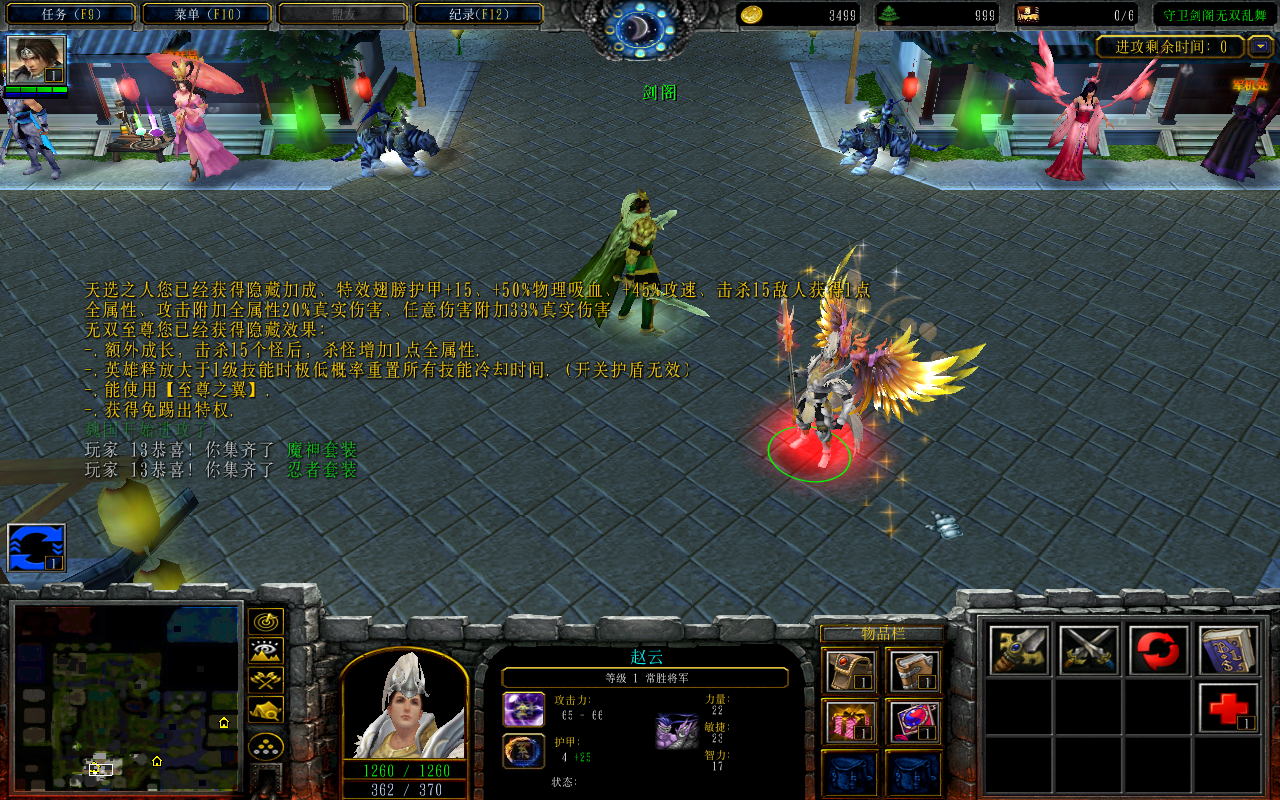The image size is (1280, 800).
Task: Open the 任务 (F9) quests menu
Action: (71, 15)
